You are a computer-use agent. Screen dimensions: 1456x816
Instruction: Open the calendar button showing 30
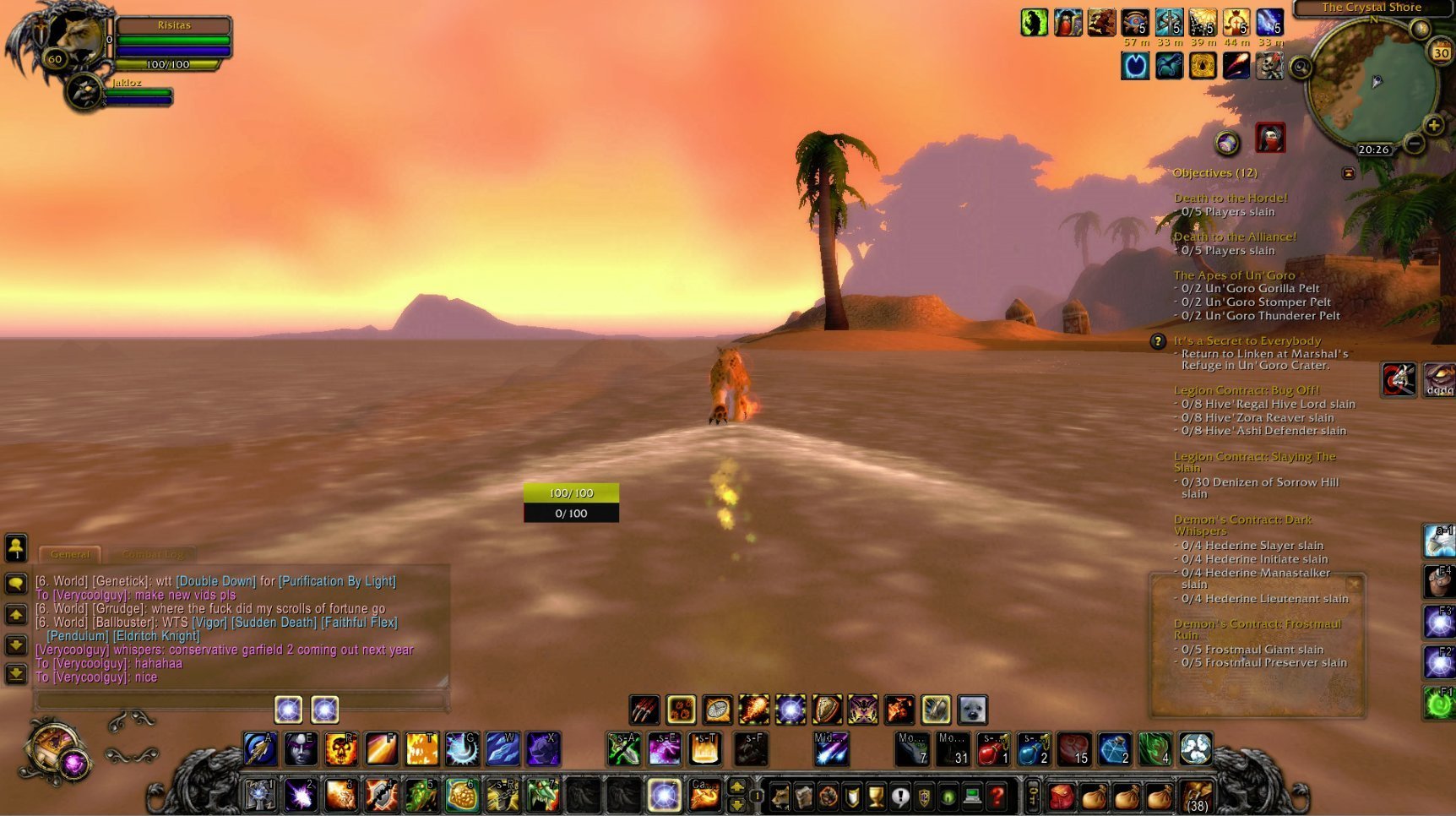pos(1440,52)
